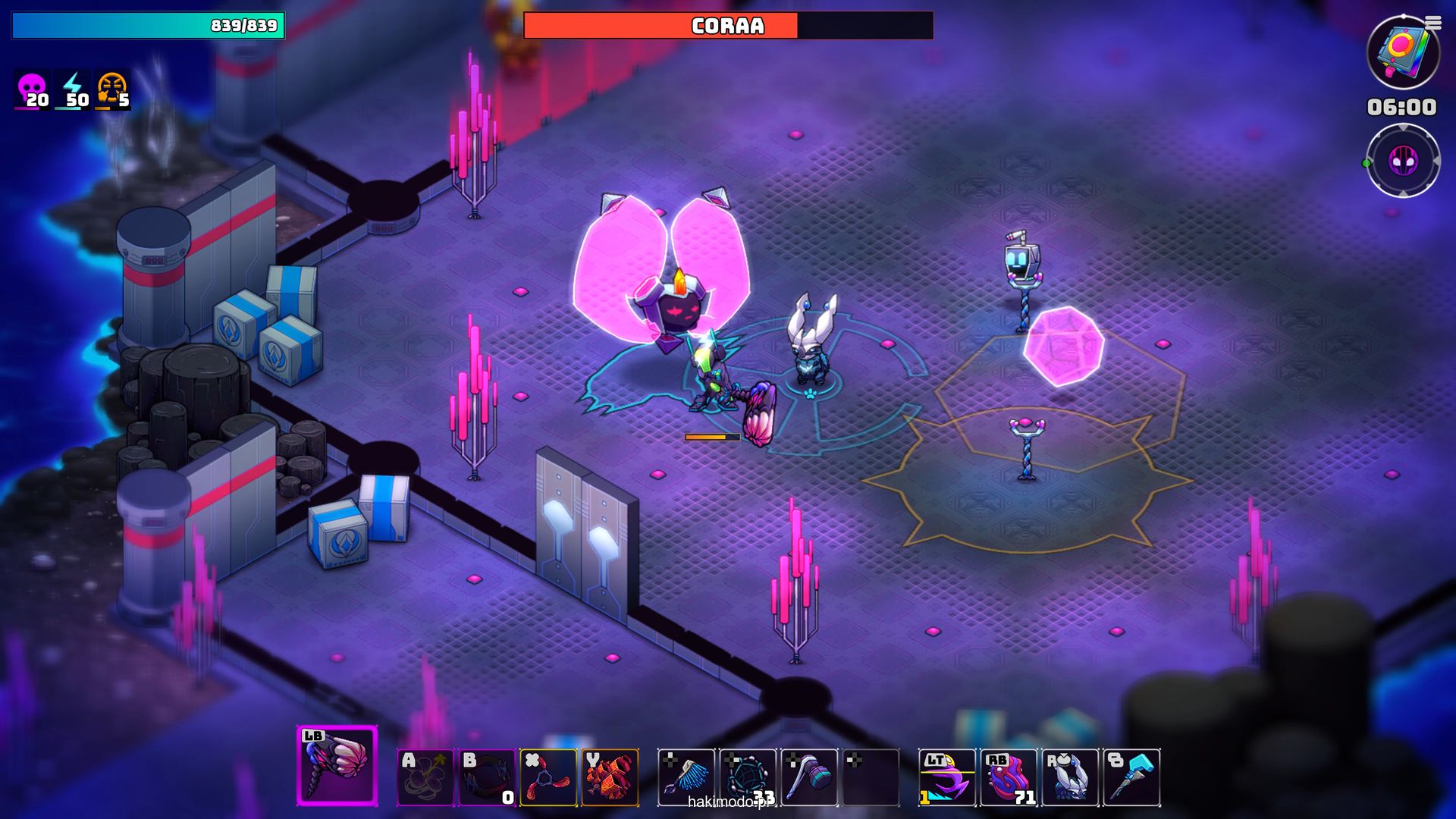The height and width of the screenshot is (819, 1456).
Task: Trigger the three-bladed spinner ability
Action: coord(548,777)
